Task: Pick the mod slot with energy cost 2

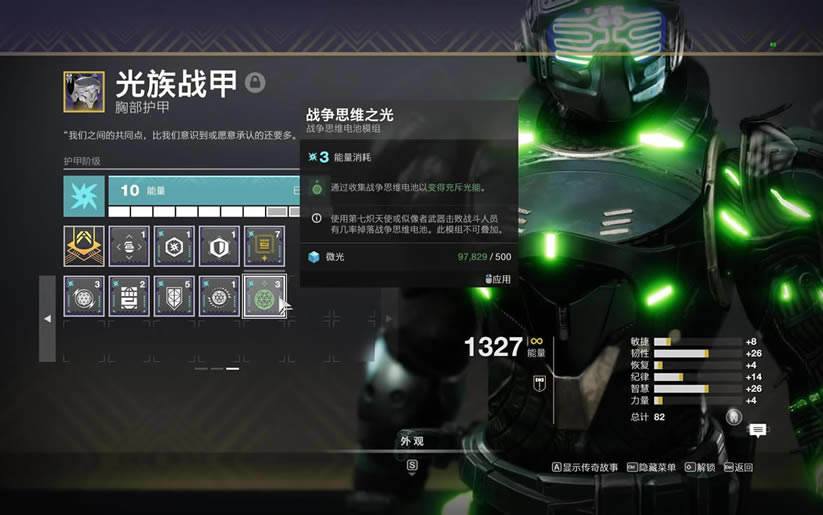Action: coord(129,297)
